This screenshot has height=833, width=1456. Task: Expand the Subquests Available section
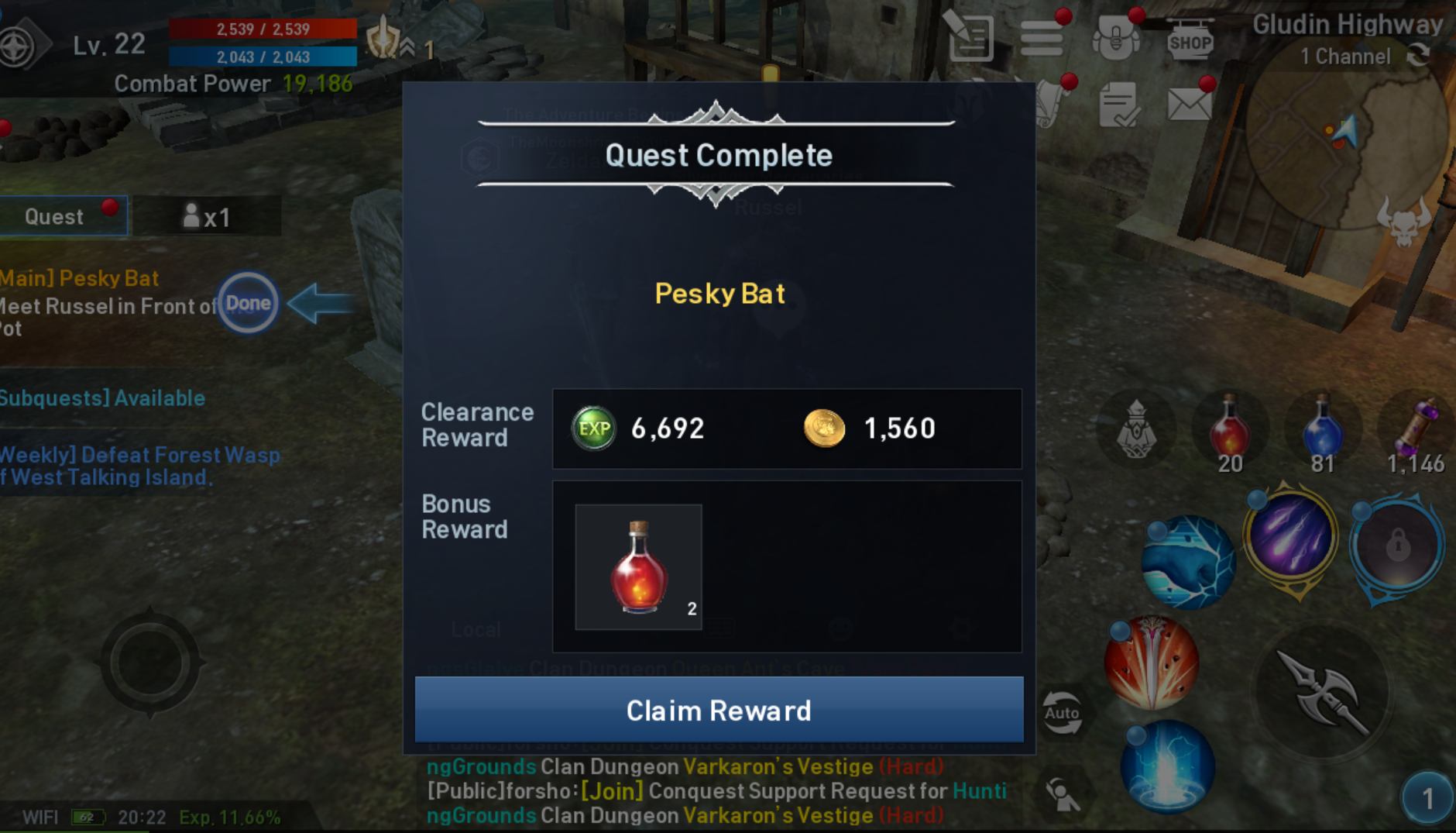coord(101,398)
